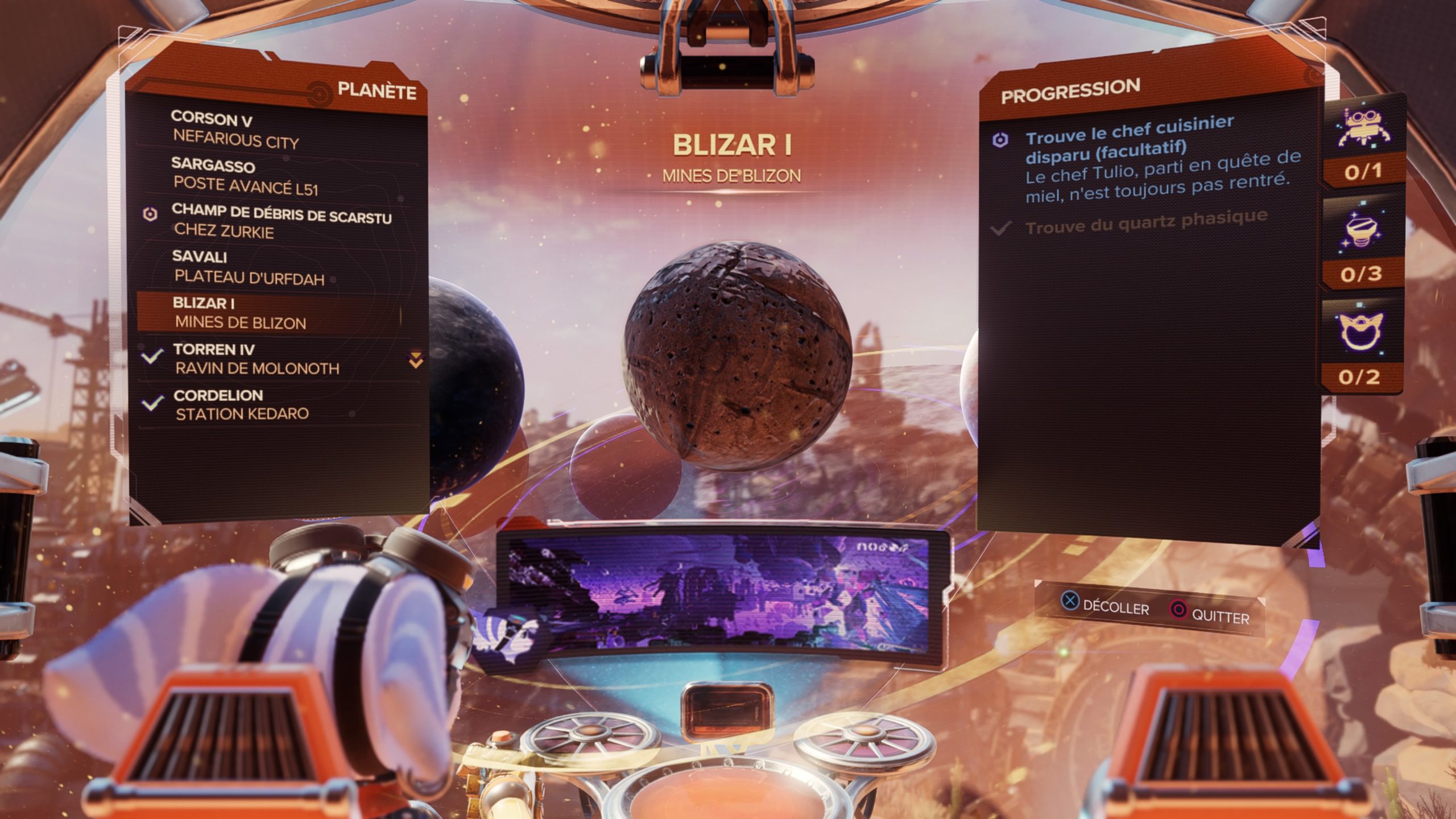Pick Savali Plateau d'Urfdah
1456x819 pixels.
click(x=249, y=267)
